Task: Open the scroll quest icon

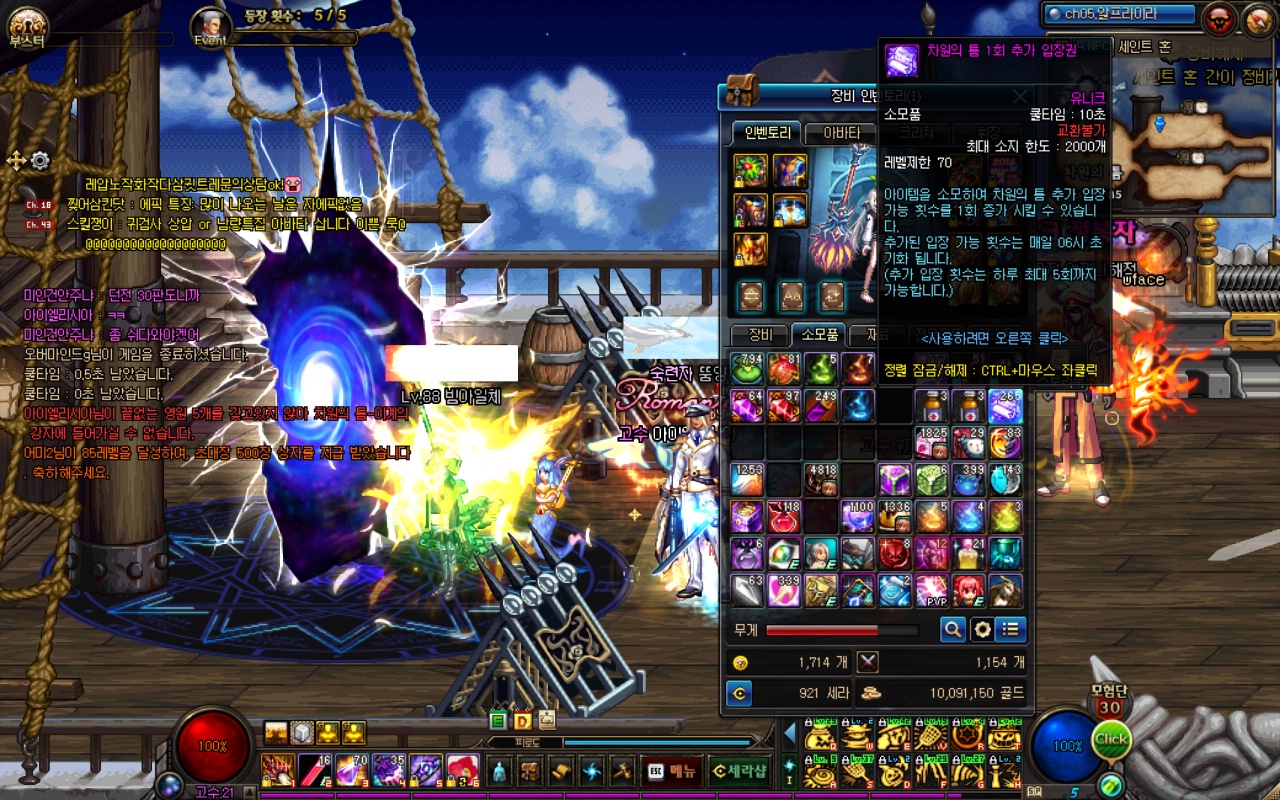Action: 561,771
